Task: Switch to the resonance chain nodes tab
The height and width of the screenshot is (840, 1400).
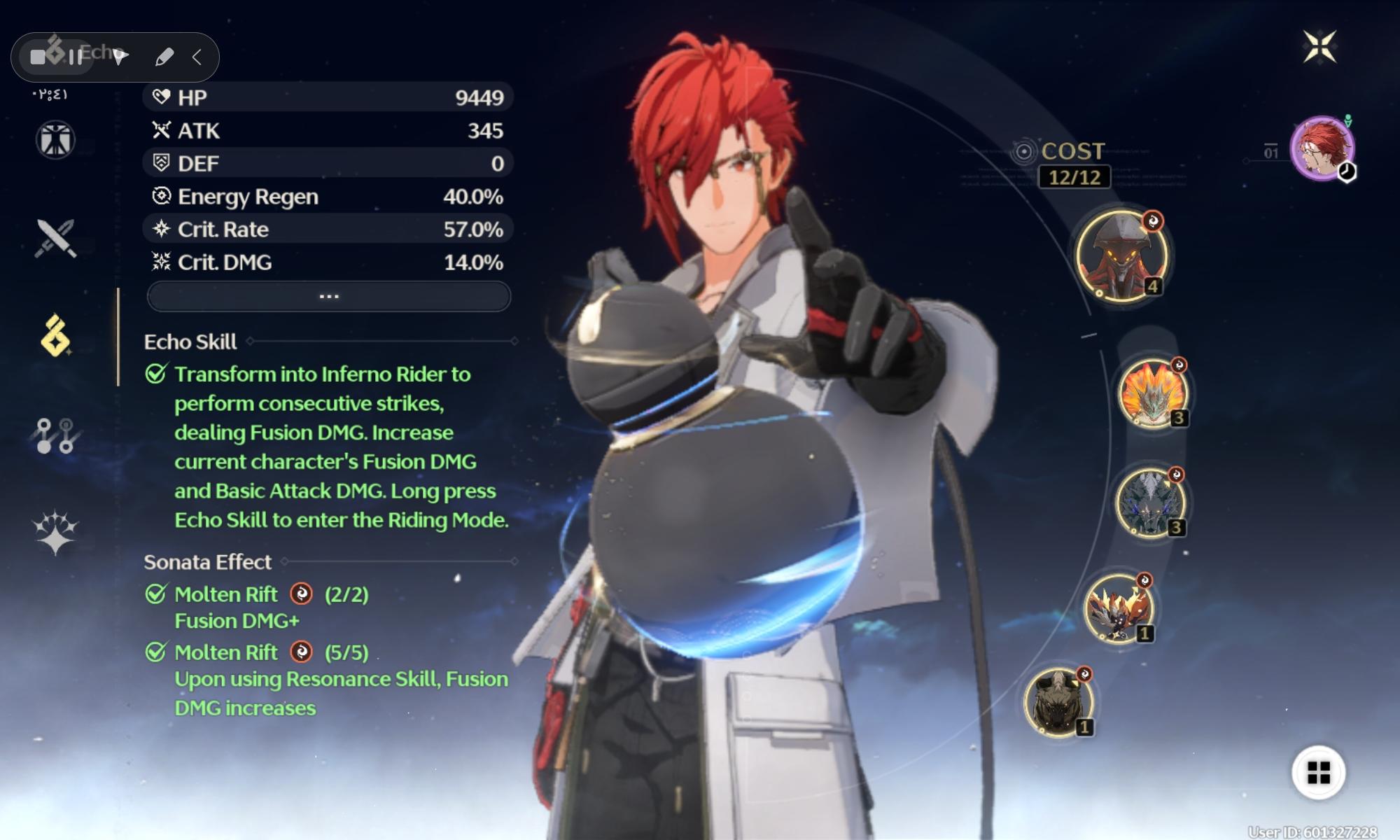Action: click(x=55, y=435)
